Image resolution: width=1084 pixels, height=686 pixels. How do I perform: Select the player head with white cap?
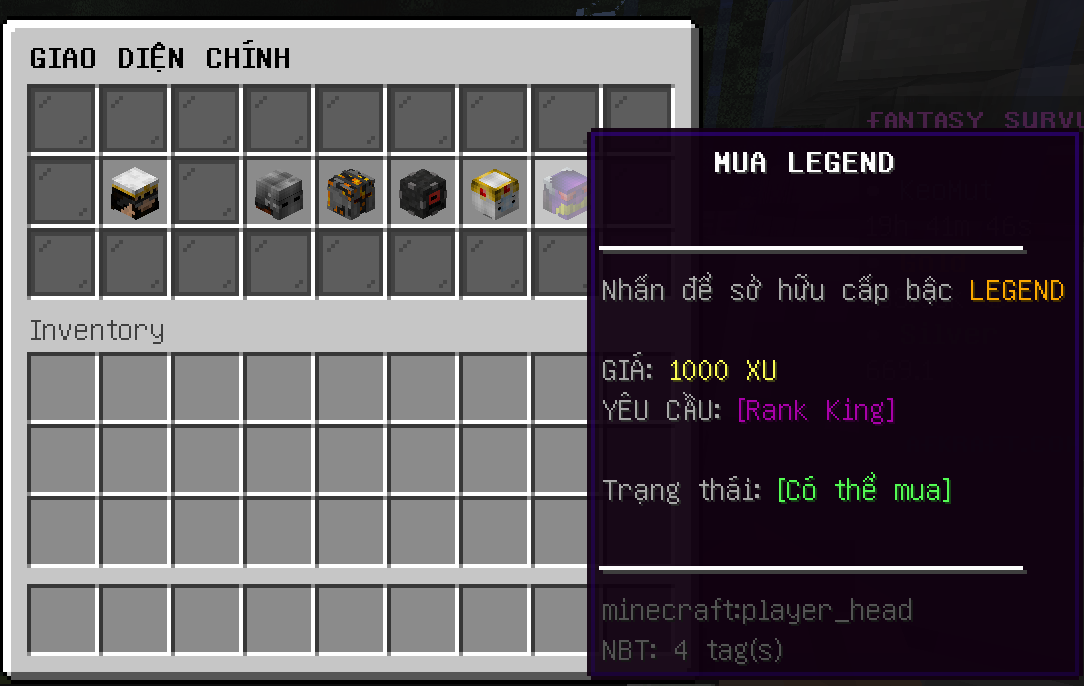coord(134,193)
